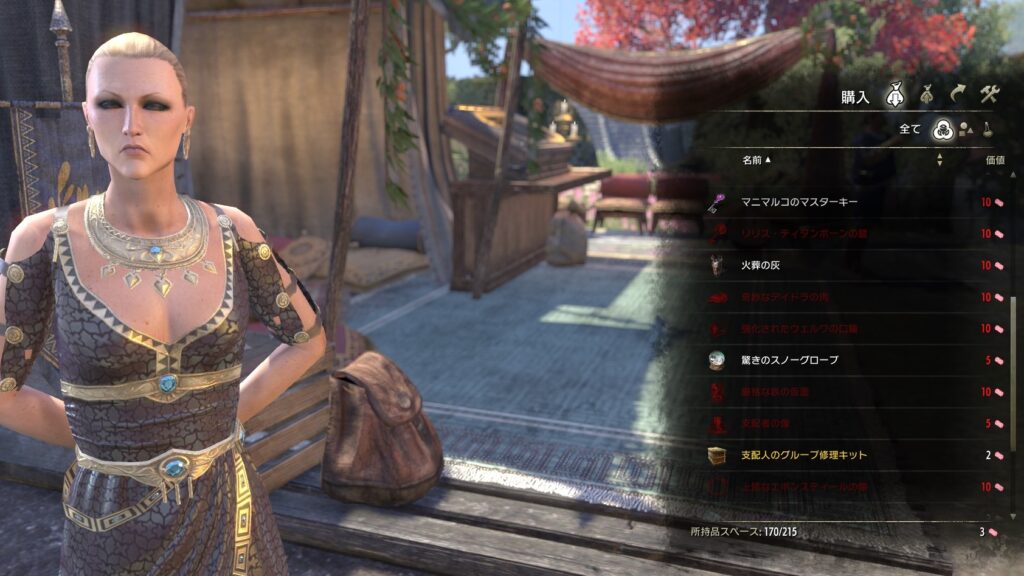This screenshot has height=576, width=1024.
Task: Buy the 支配人のグループ修理キット
Action: pyautogui.click(x=804, y=455)
